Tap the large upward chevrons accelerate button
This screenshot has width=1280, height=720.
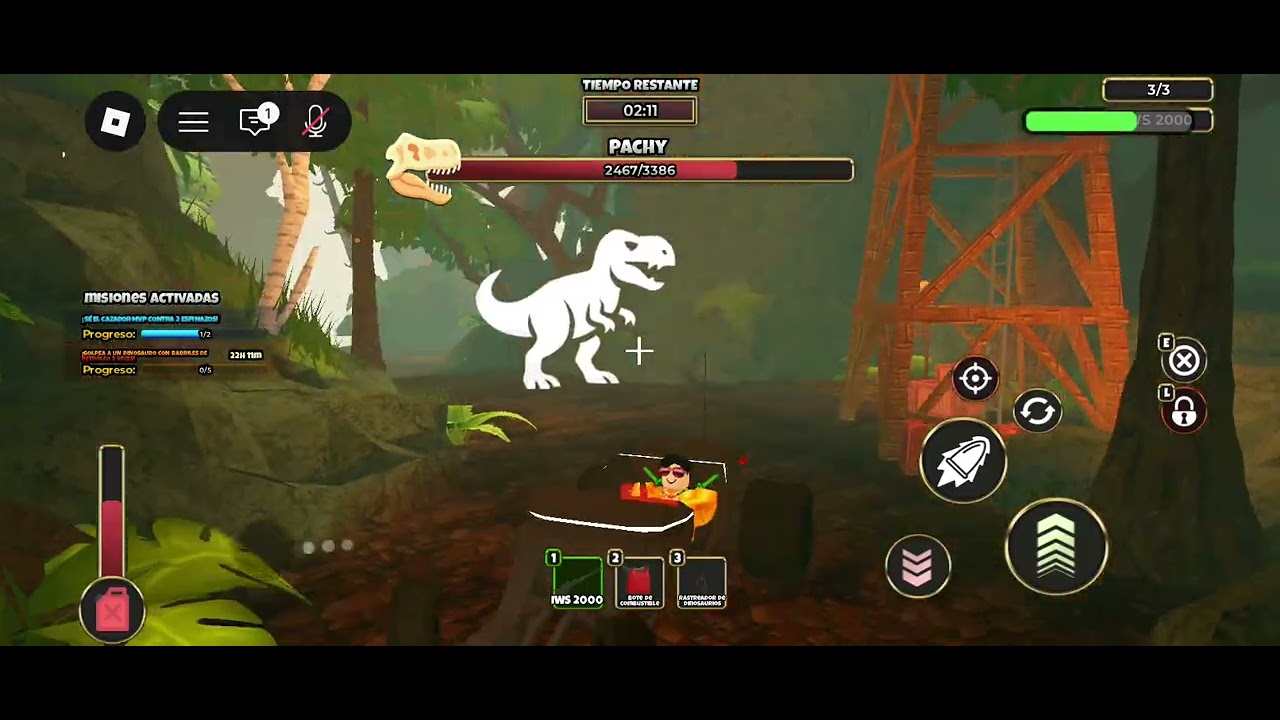click(x=1056, y=547)
